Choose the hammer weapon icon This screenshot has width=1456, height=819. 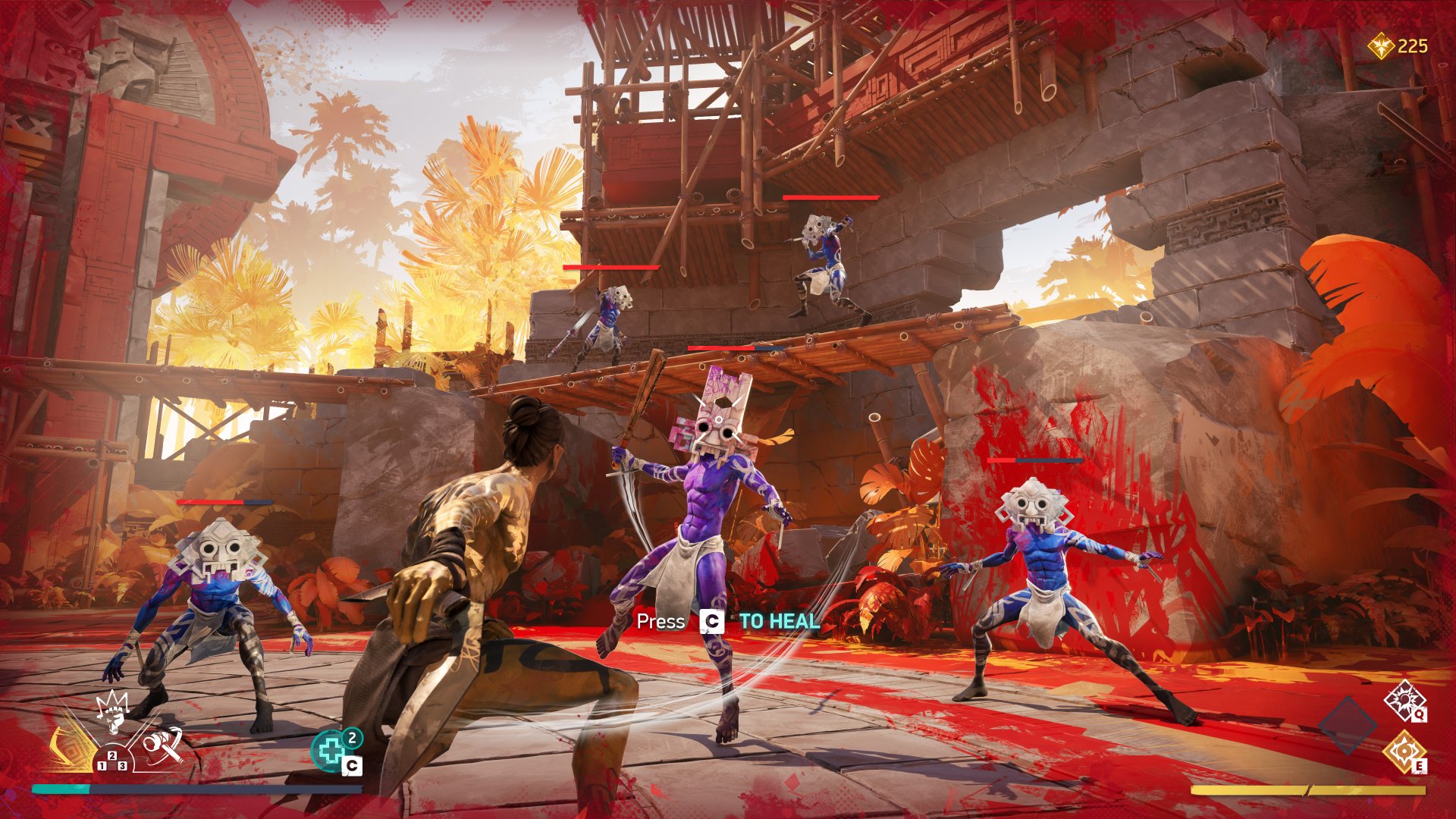(x=162, y=744)
